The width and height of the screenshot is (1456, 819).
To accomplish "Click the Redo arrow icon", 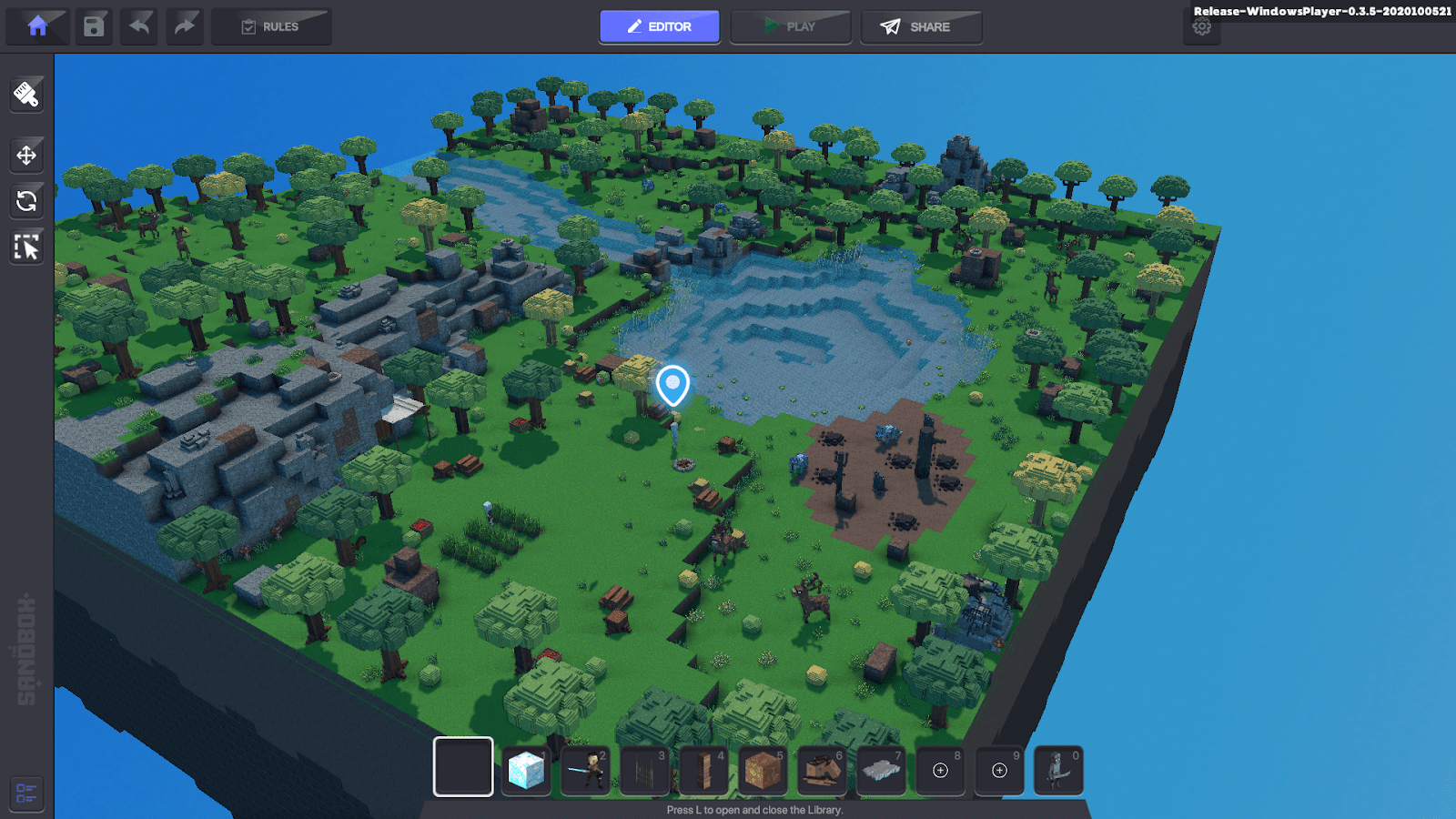I will pos(185,26).
